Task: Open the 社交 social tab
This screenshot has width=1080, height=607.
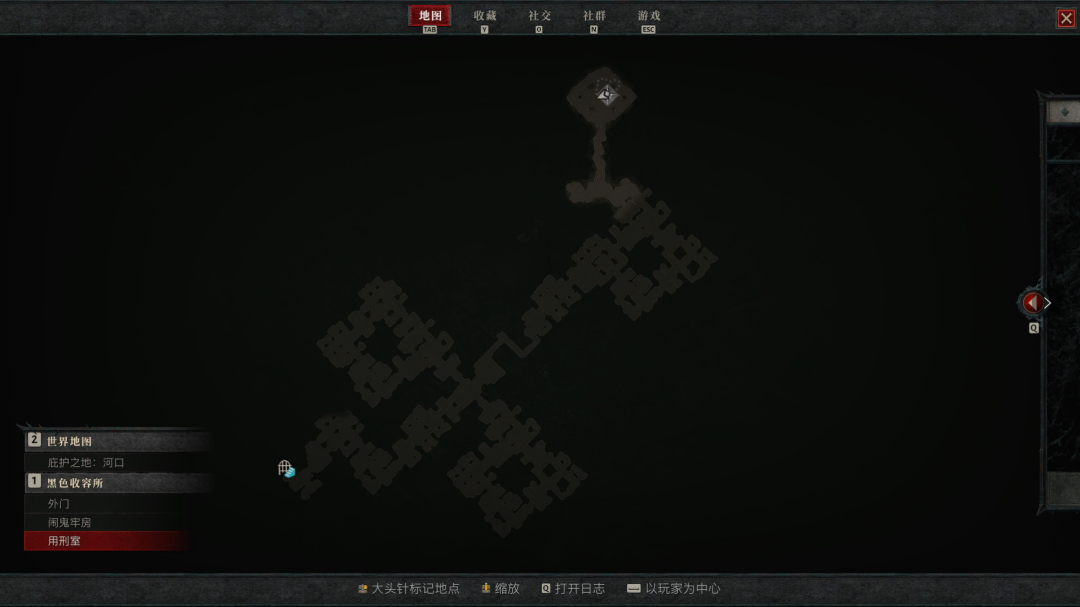Action: (x=540, y=16)
